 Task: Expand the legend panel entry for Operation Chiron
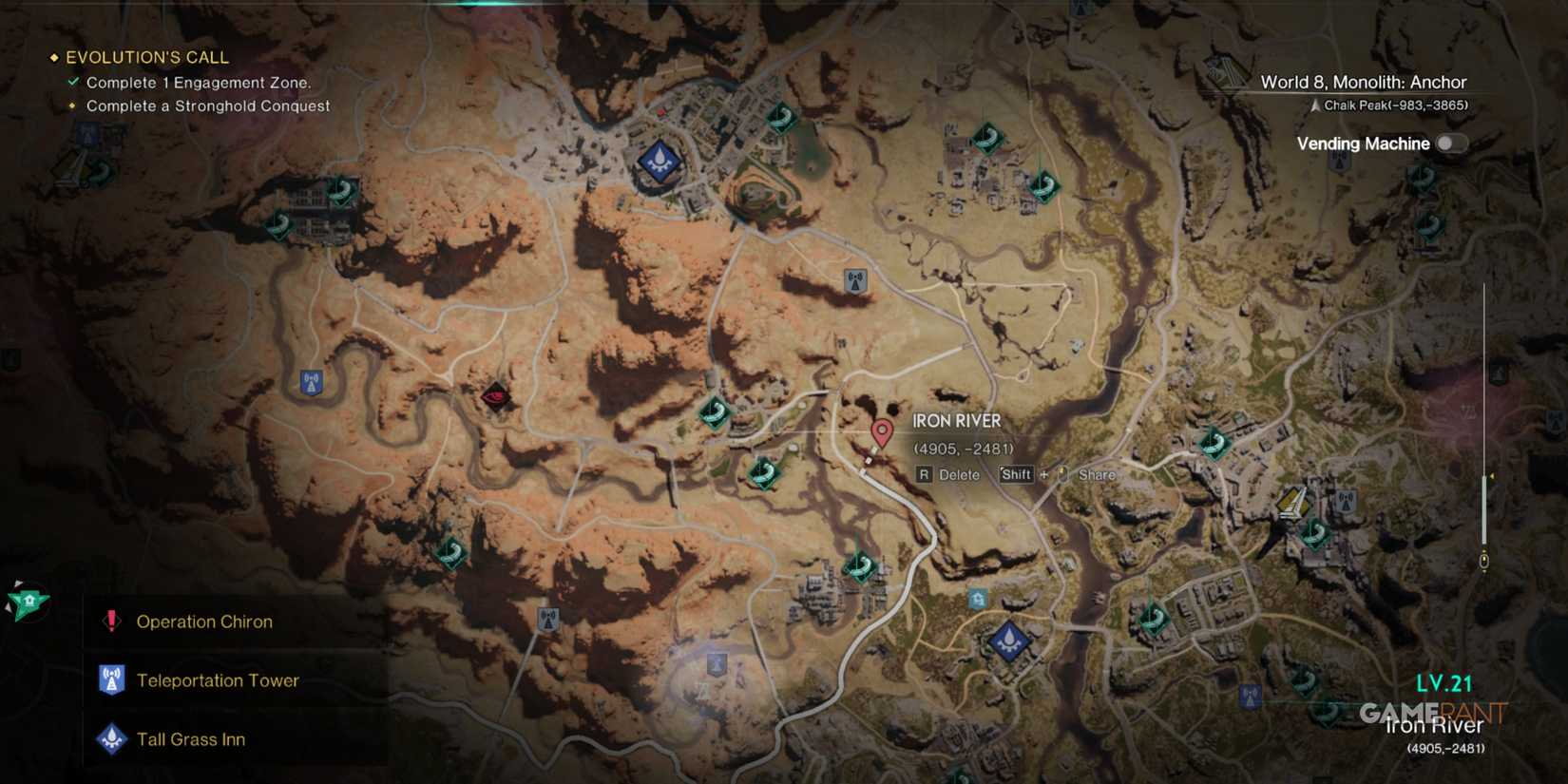coord(205,621)
